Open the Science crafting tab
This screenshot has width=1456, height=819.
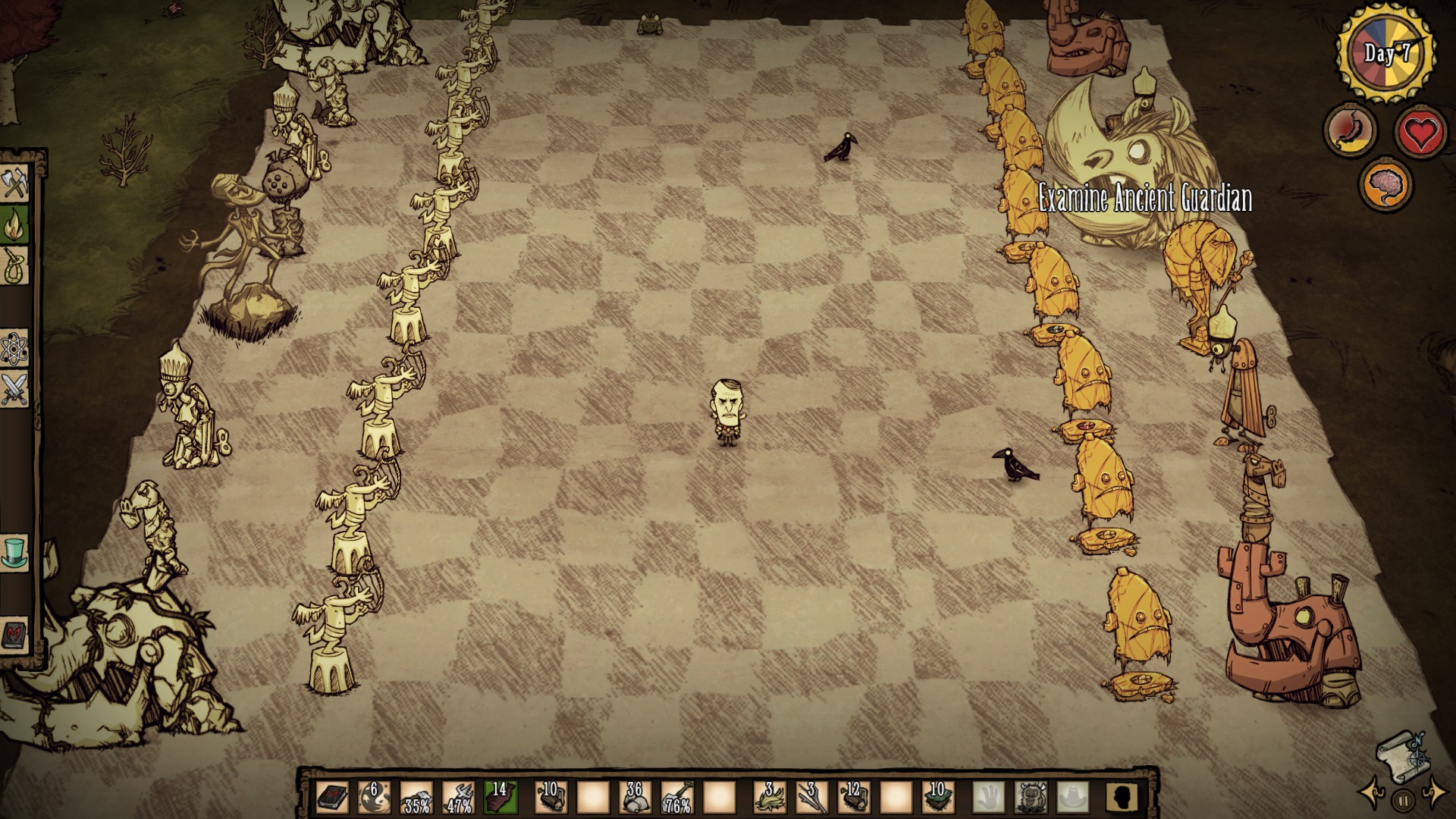coord(14,349)
